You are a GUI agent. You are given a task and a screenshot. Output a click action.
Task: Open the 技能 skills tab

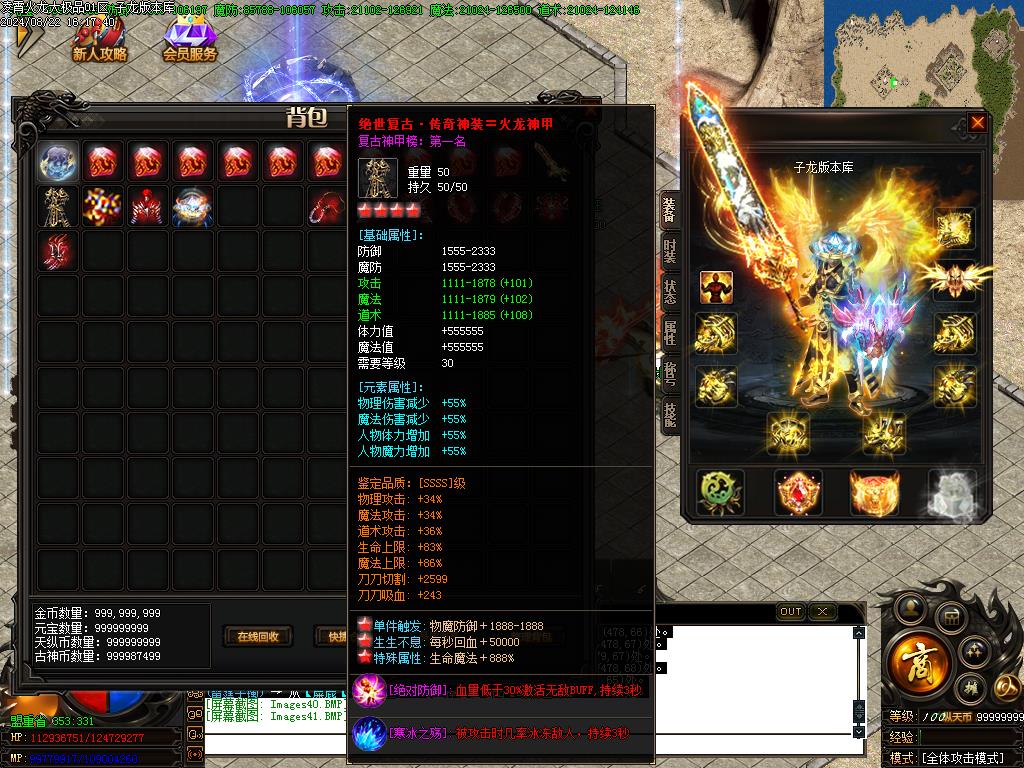[669, 412]
